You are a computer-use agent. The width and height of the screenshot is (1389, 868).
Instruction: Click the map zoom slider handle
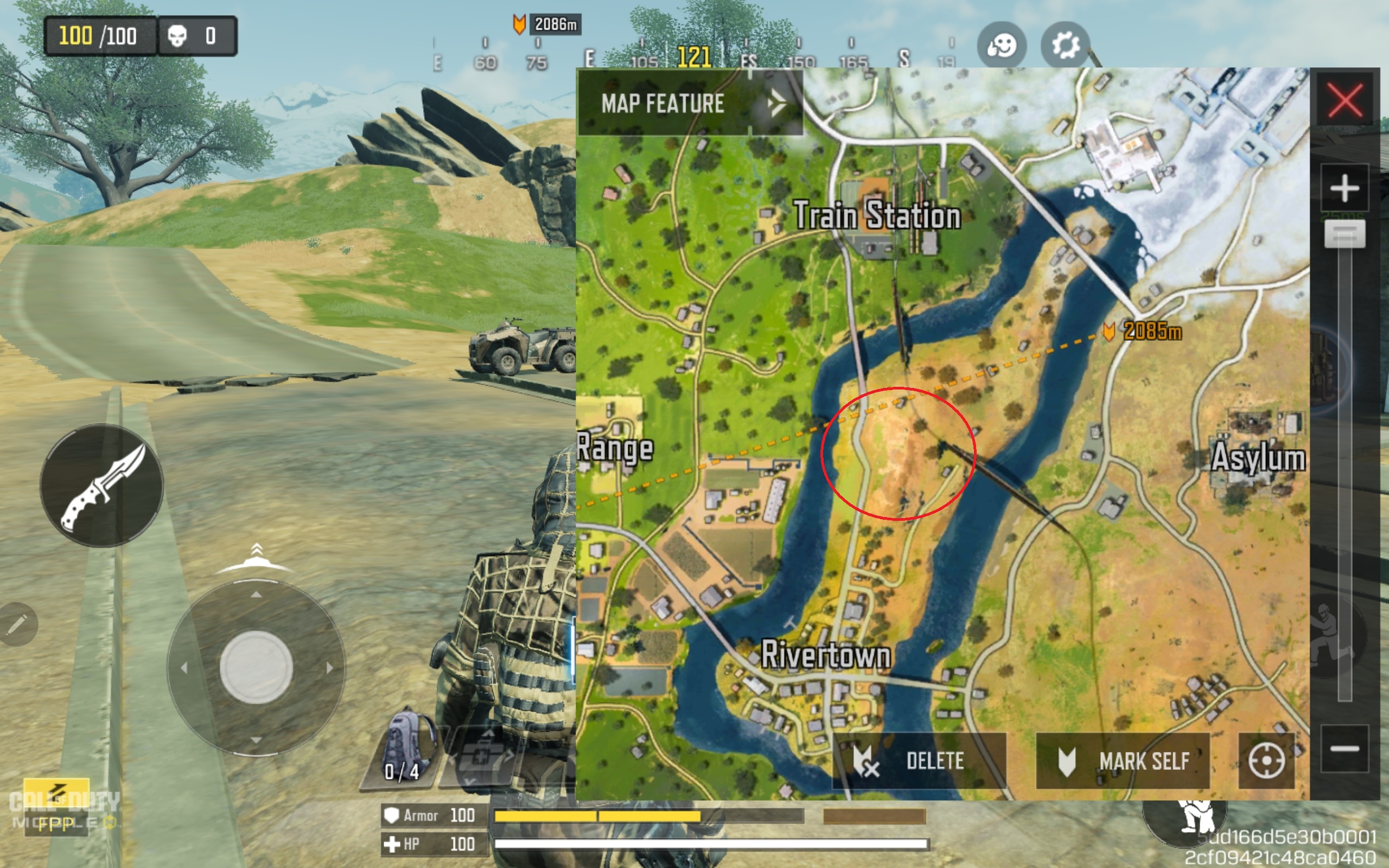1344,234
